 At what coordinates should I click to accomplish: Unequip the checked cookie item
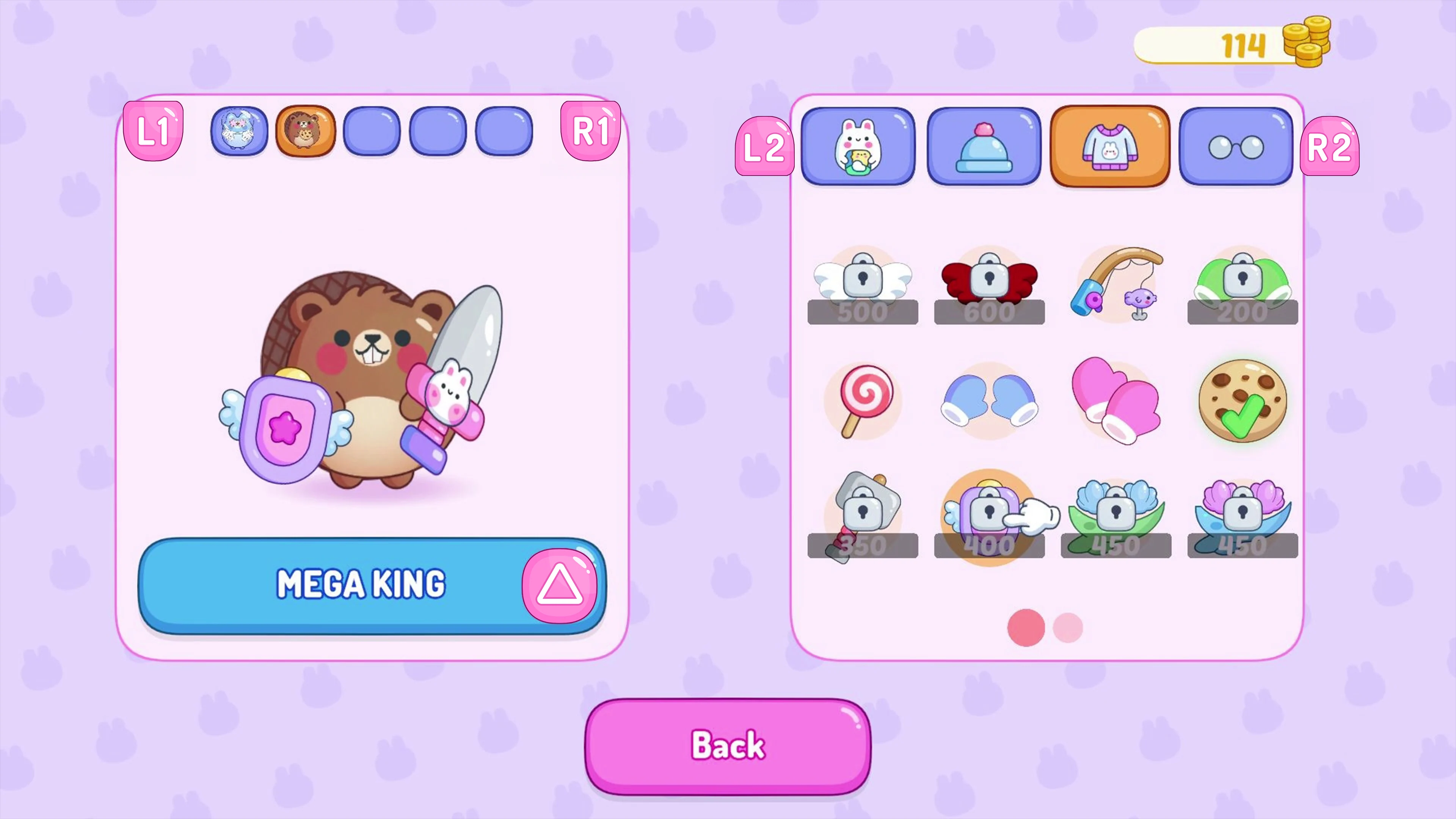coord(1243,401)
